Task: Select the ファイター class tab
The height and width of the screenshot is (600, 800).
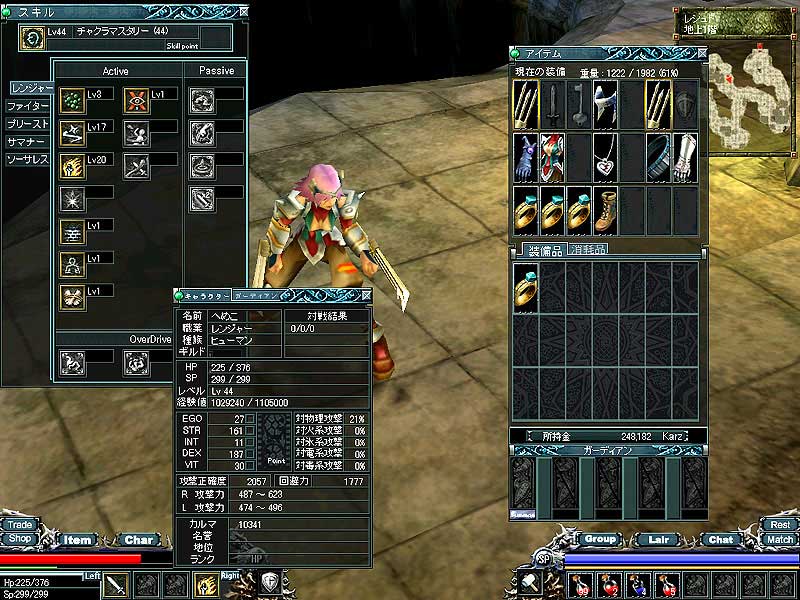Action: tap(27, 105)
